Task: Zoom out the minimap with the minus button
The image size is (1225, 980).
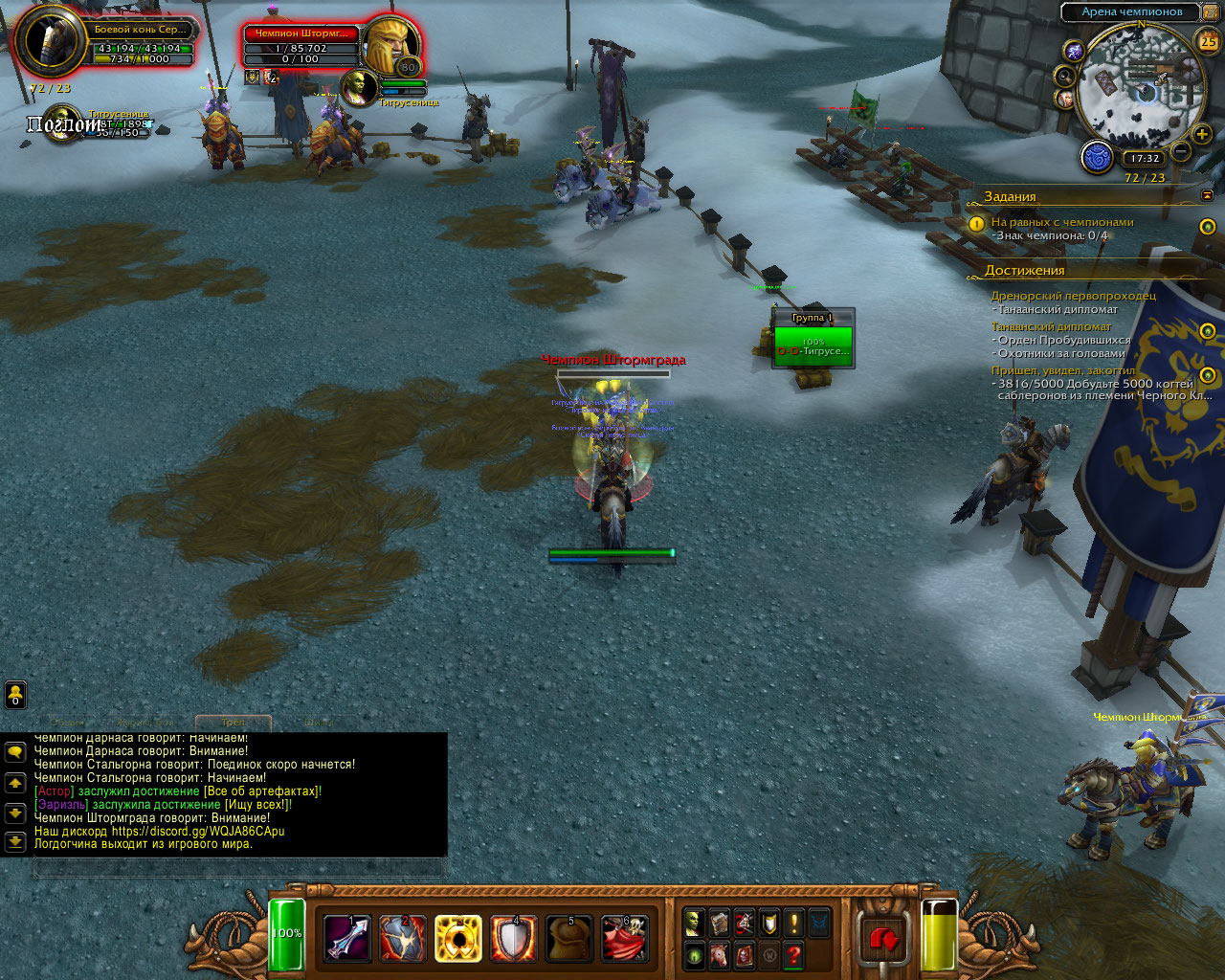Action: click(1181, 151)
